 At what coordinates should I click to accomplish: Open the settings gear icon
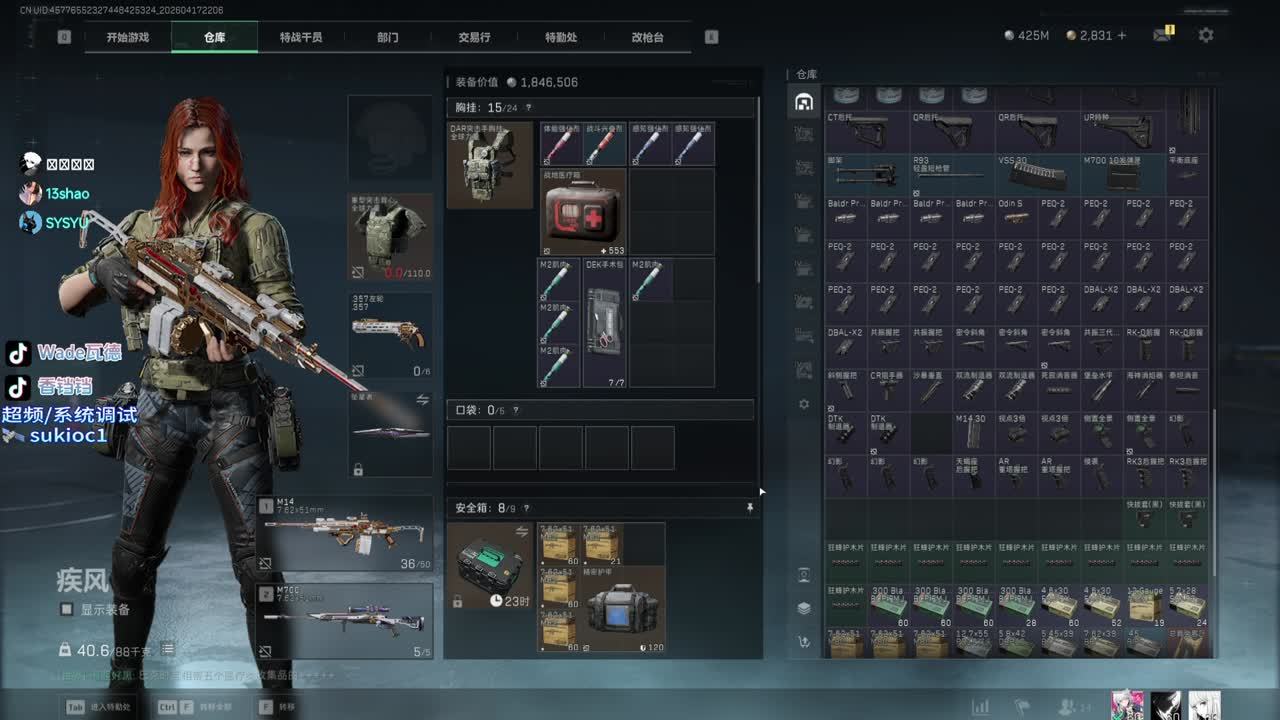click(1206, 35)
